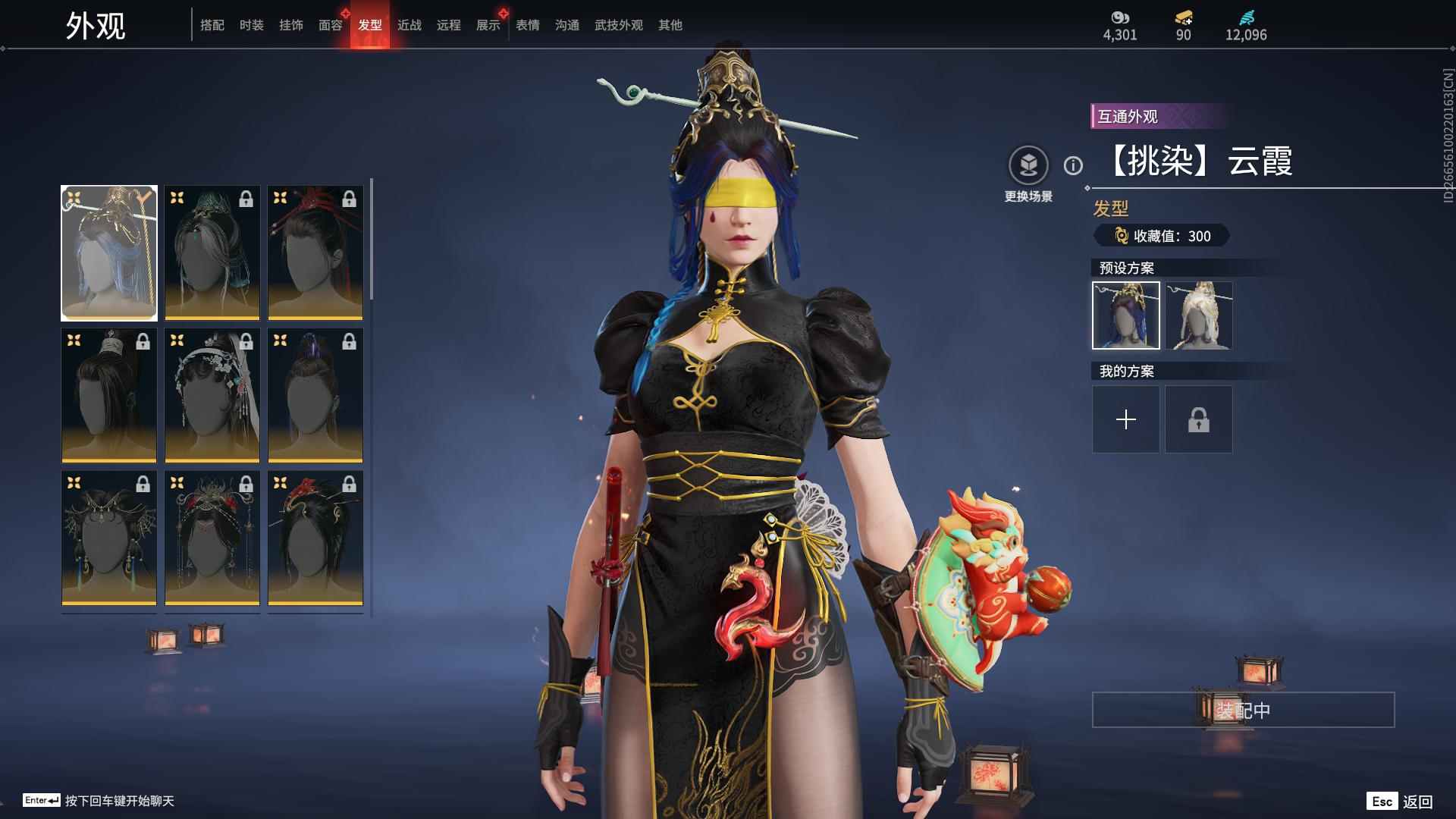Add a new custom scheme with plus
Screen dimensions: 1456x819
pyautogui.click(x=1126, y=419)
